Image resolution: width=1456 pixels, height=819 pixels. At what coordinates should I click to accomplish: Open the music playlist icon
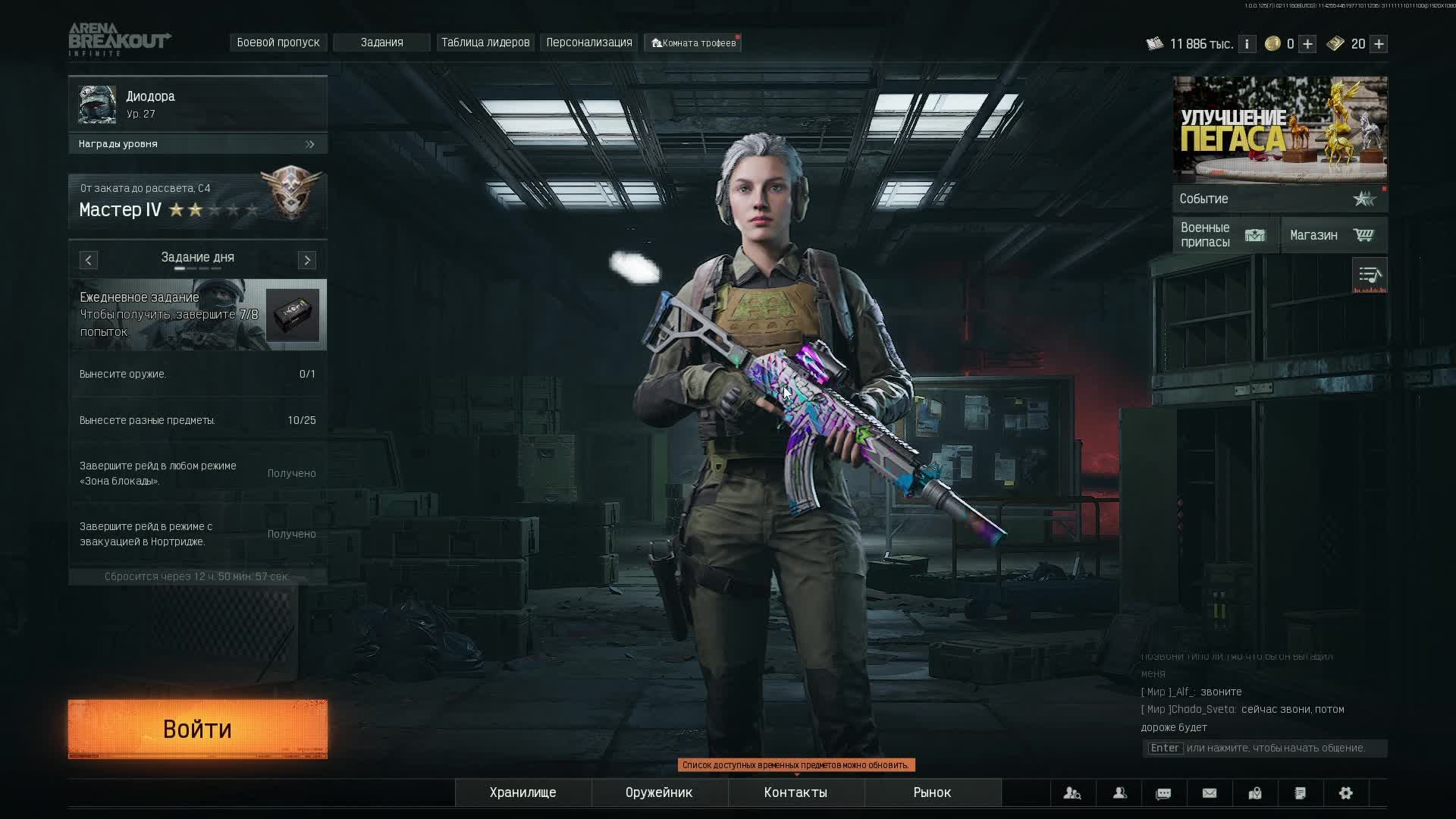point(1370,275)
